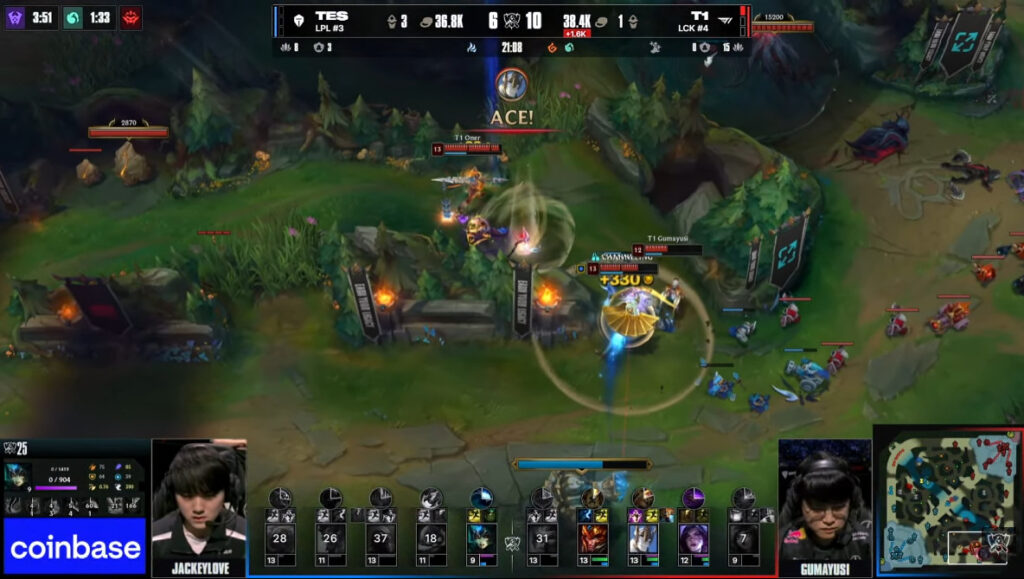
Task: Select the dead champion portrait showing 31
Action: [542, 539]
